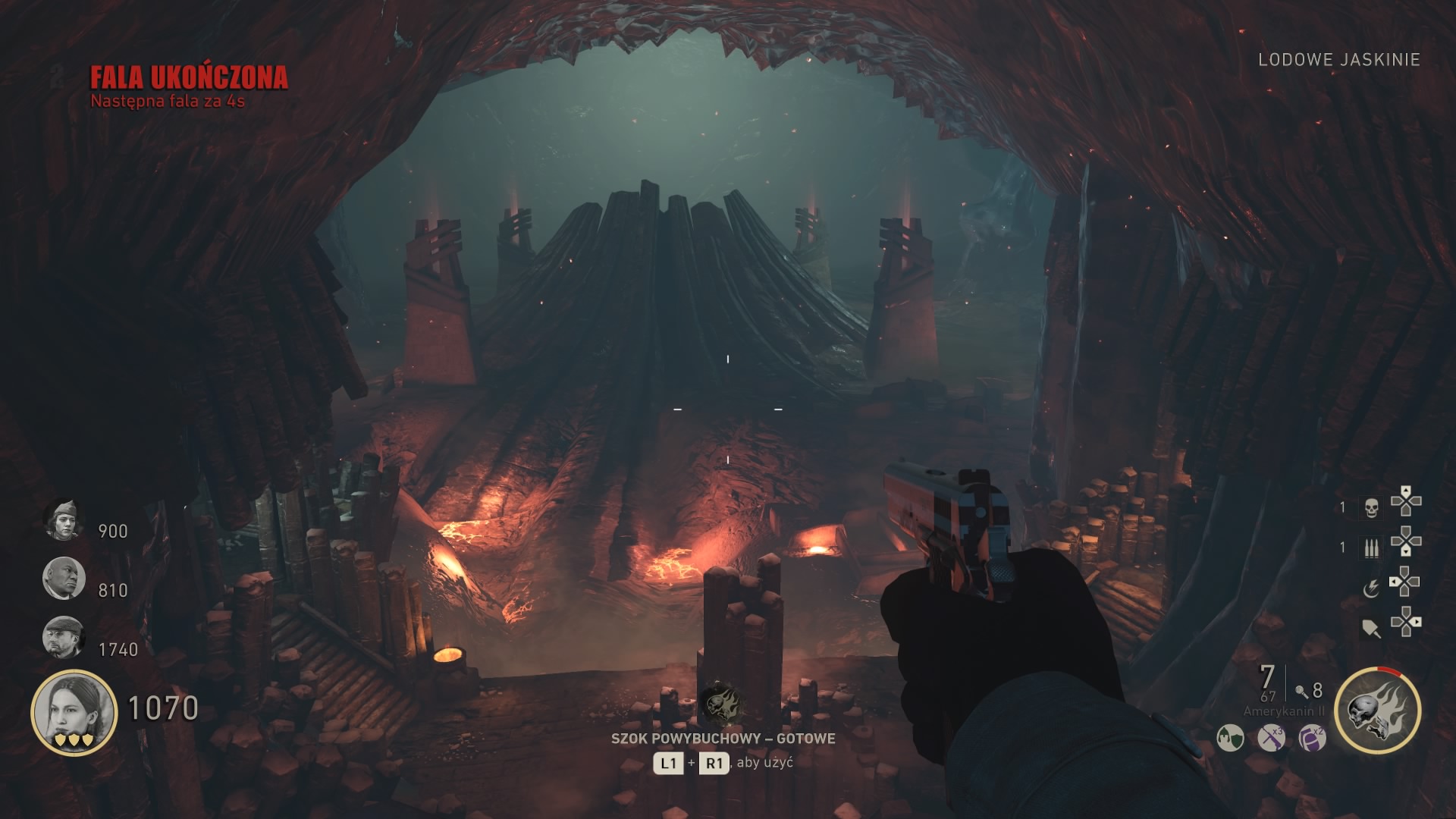Activate the flaming skull special ability
This screenshot has height=819, width=1456.
pos(1377,711)
